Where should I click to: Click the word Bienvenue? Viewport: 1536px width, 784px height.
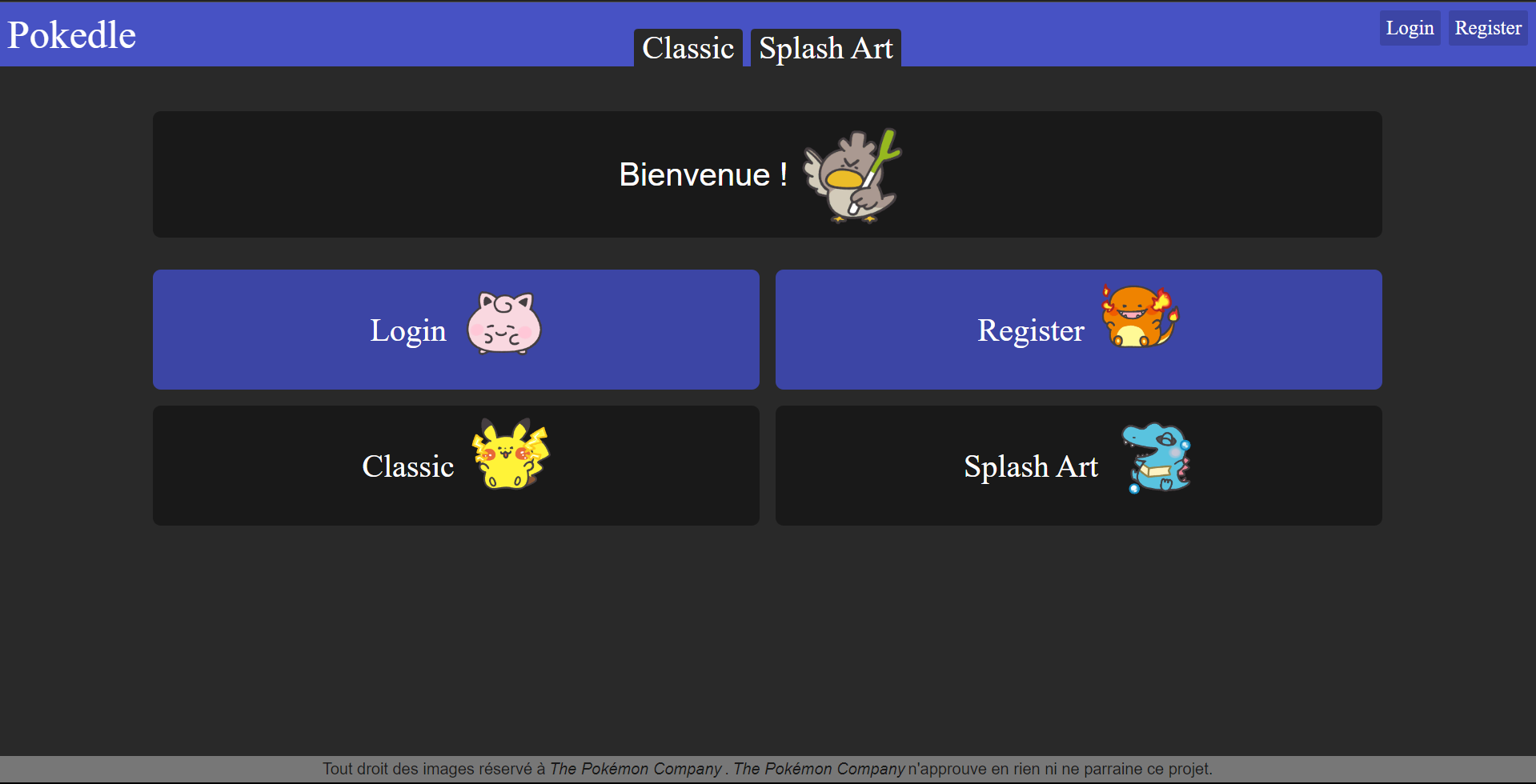point(694,174)
